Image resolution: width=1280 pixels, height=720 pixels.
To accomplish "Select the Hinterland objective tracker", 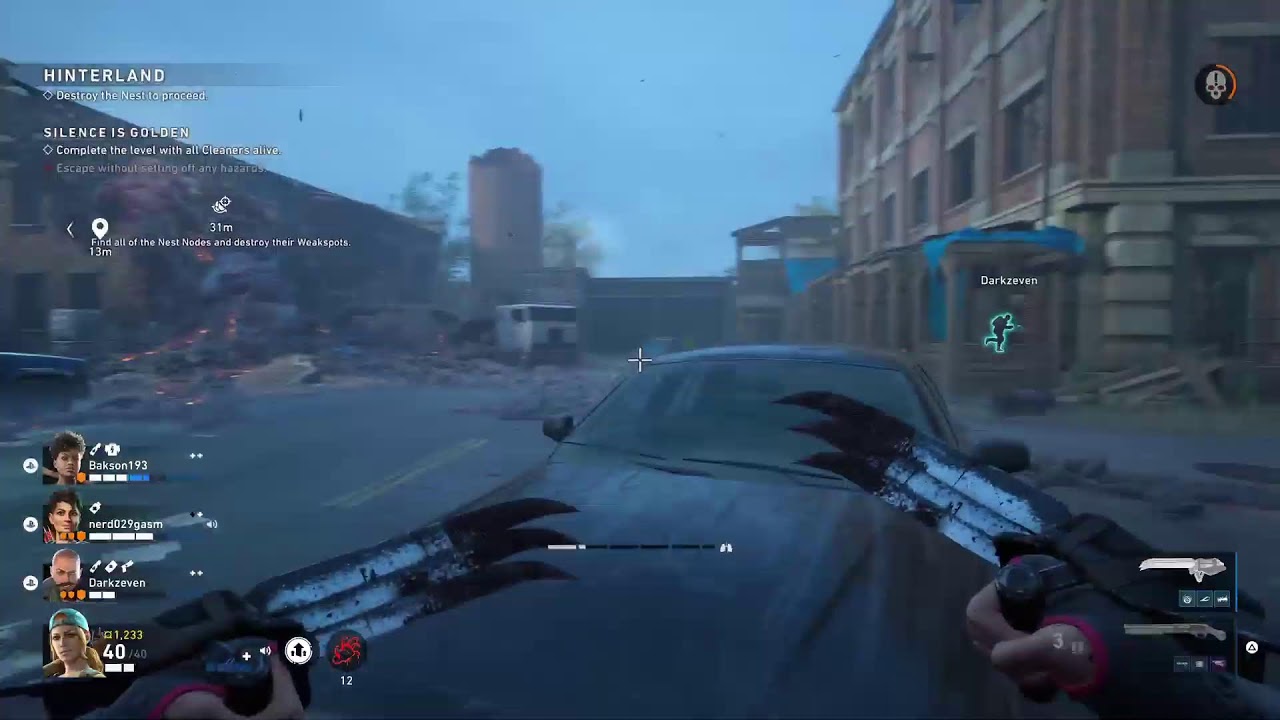I will [105, 76].
